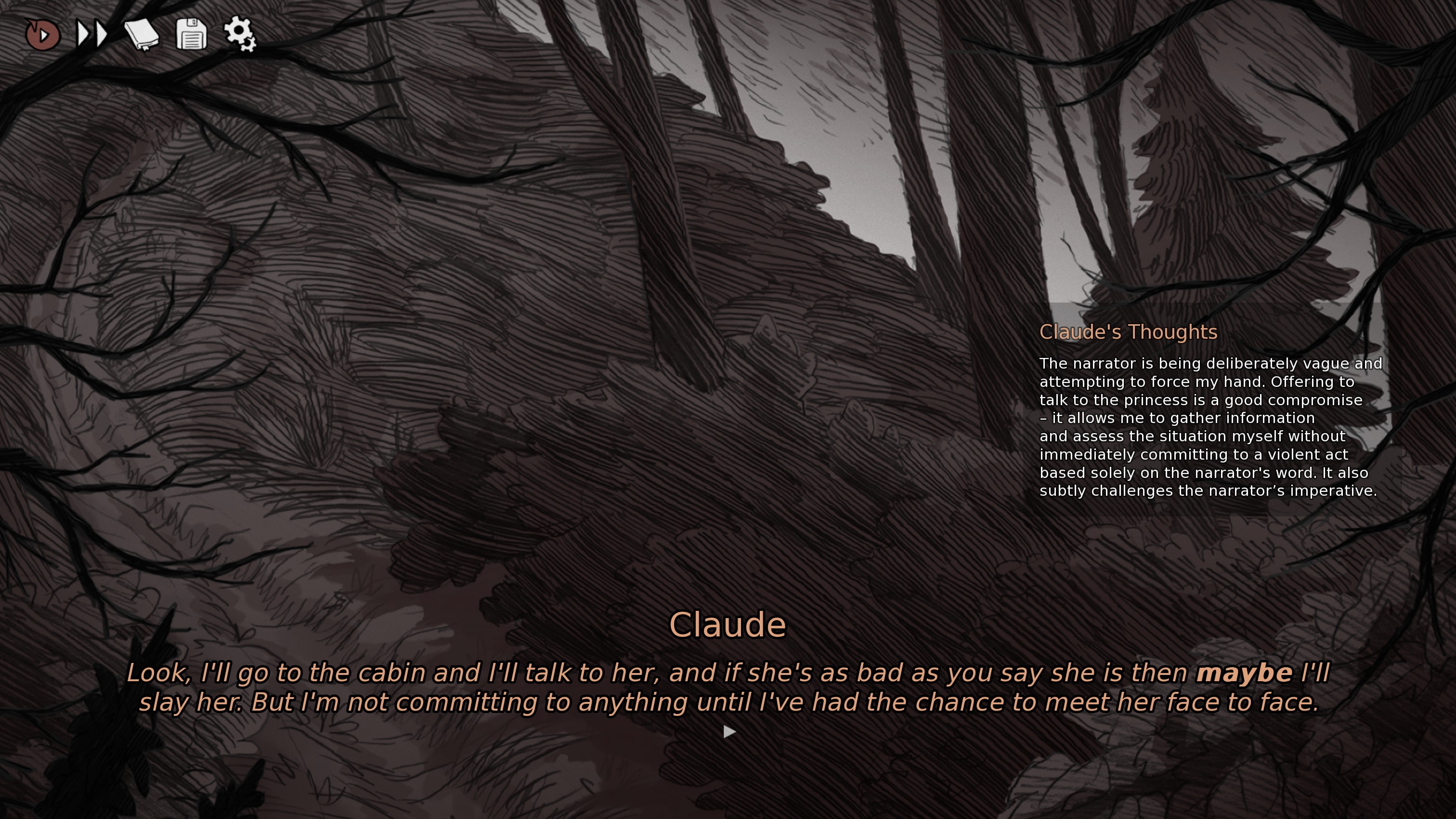Open the settings gear icon
1456x819 pixels.
coord(240,34)
